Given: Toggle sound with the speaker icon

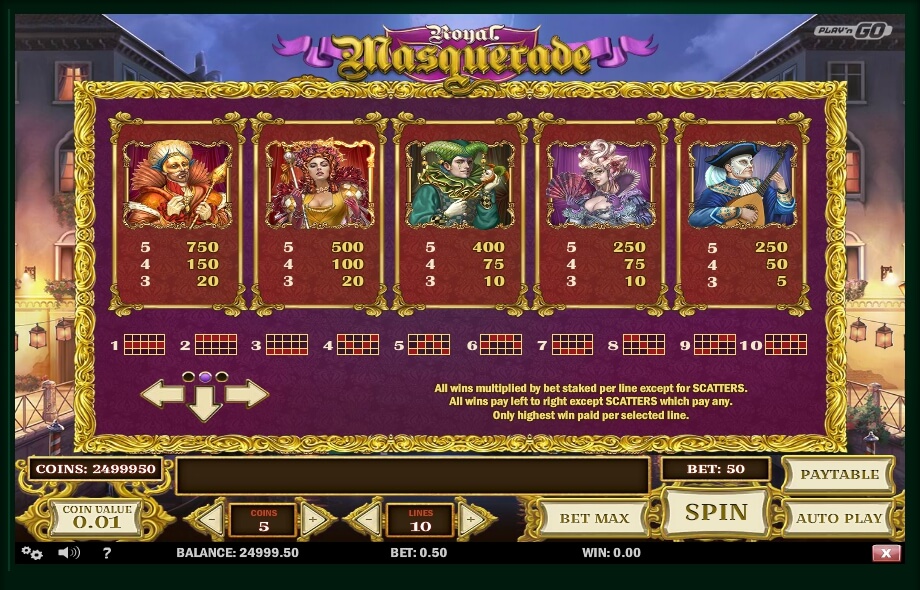Looking at the screenshot, I should [68, 553].
